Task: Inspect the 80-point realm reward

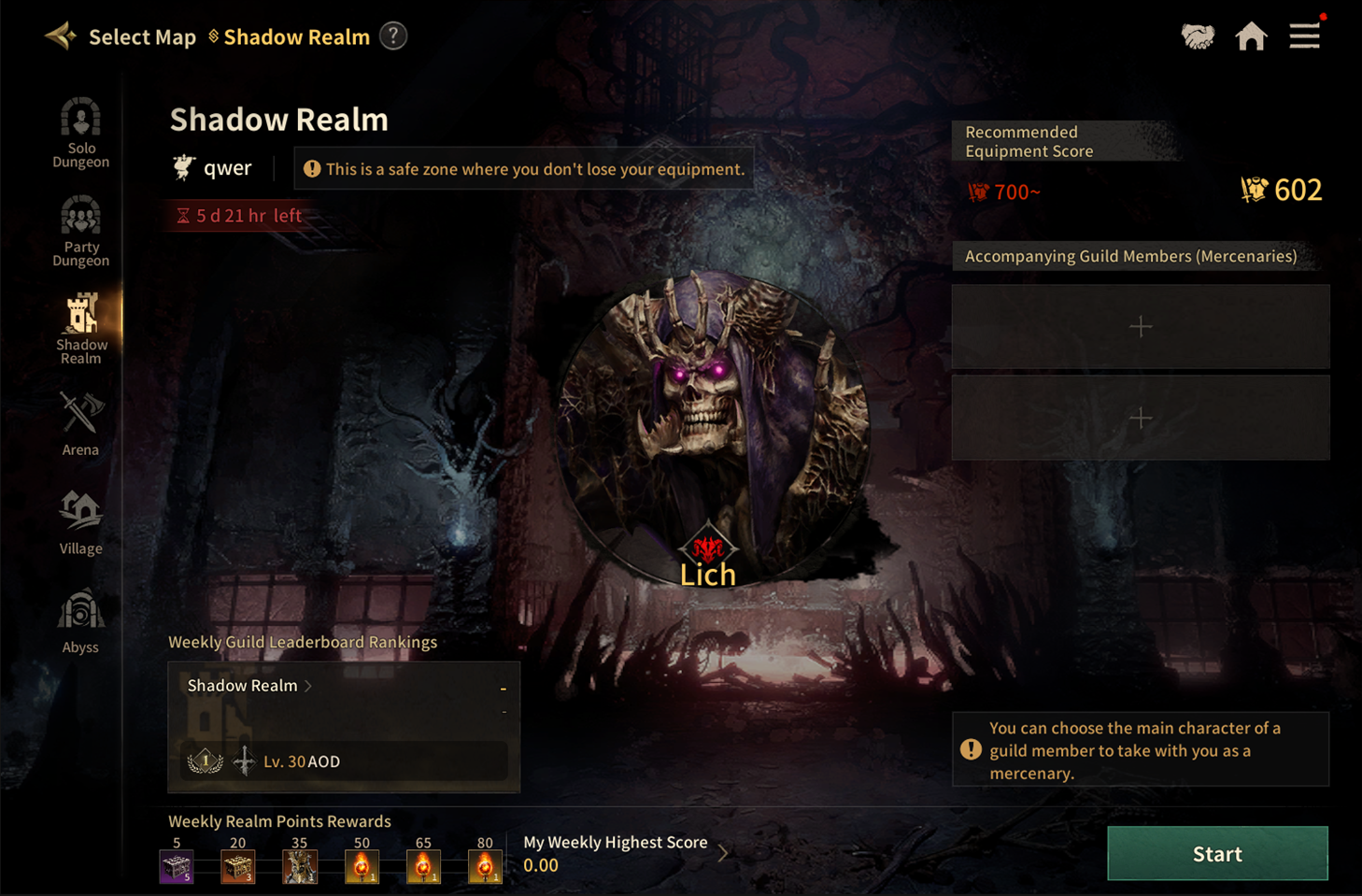Action: [485, 866]
